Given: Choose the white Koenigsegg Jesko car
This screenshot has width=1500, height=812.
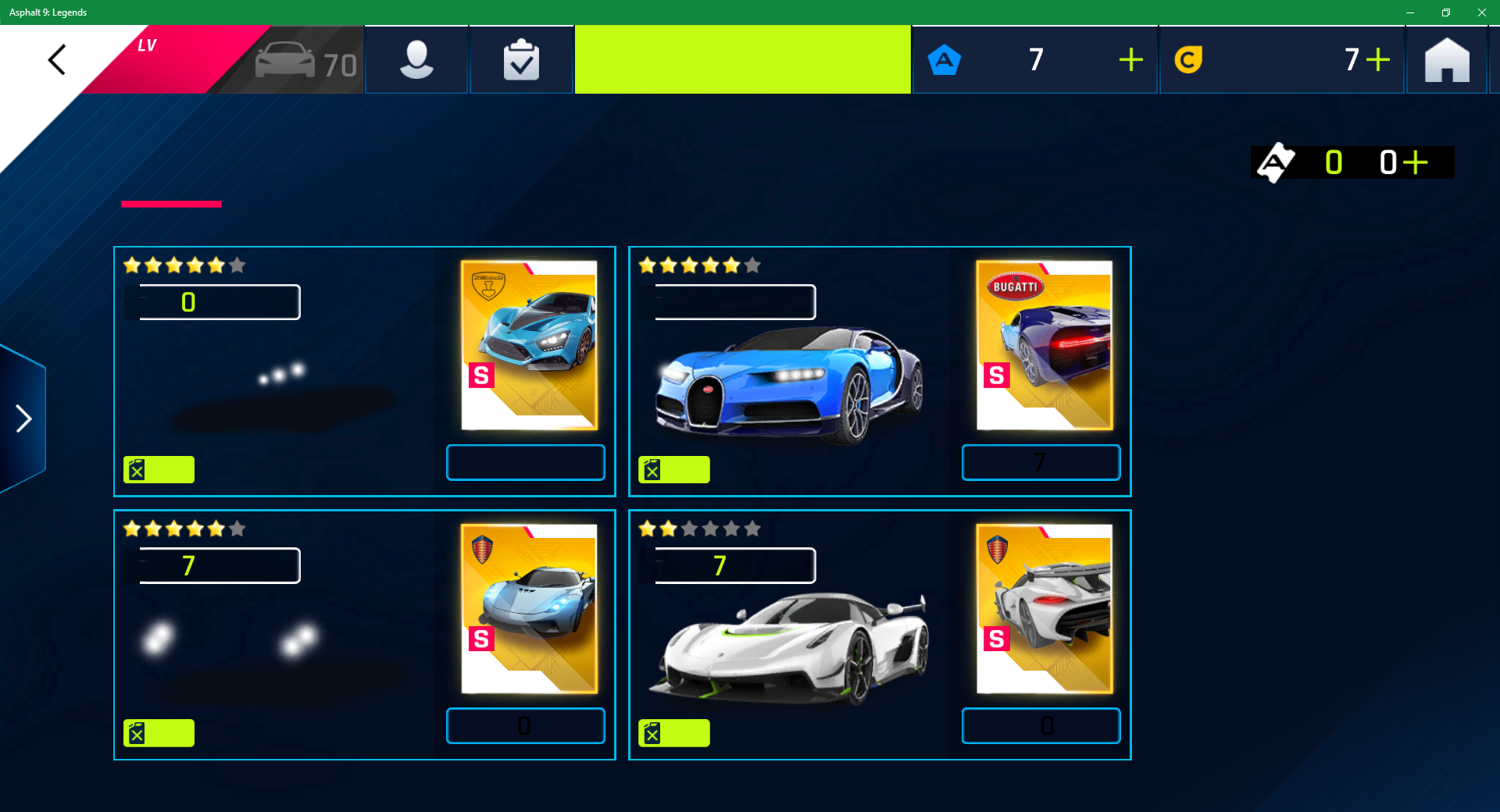Looking at the screenshot, I should [x=789, y=648].
